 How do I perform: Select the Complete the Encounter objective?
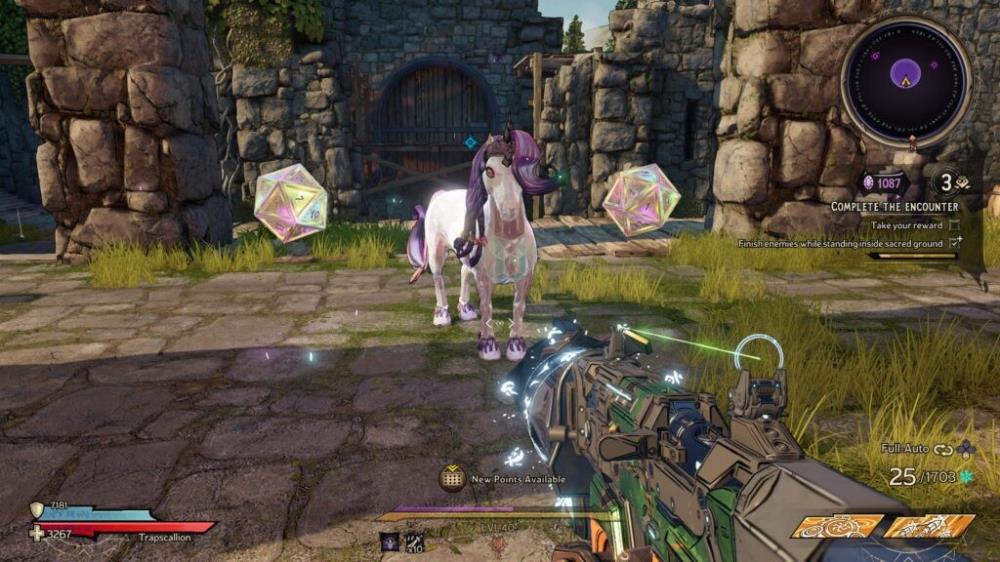tap(896, 207)
